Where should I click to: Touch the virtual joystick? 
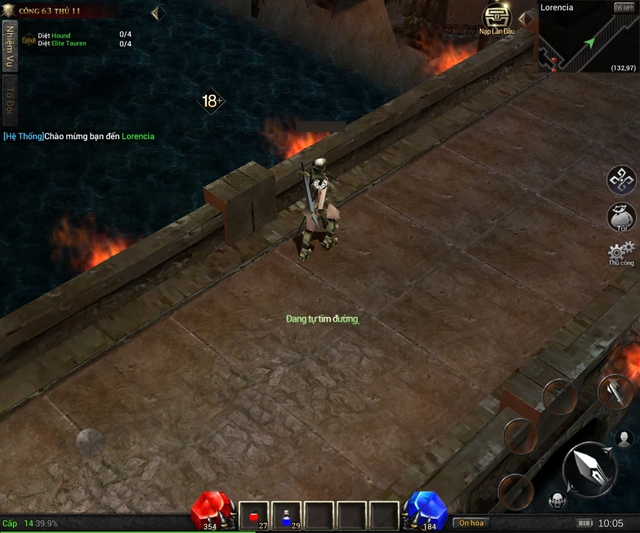point(90,441)
